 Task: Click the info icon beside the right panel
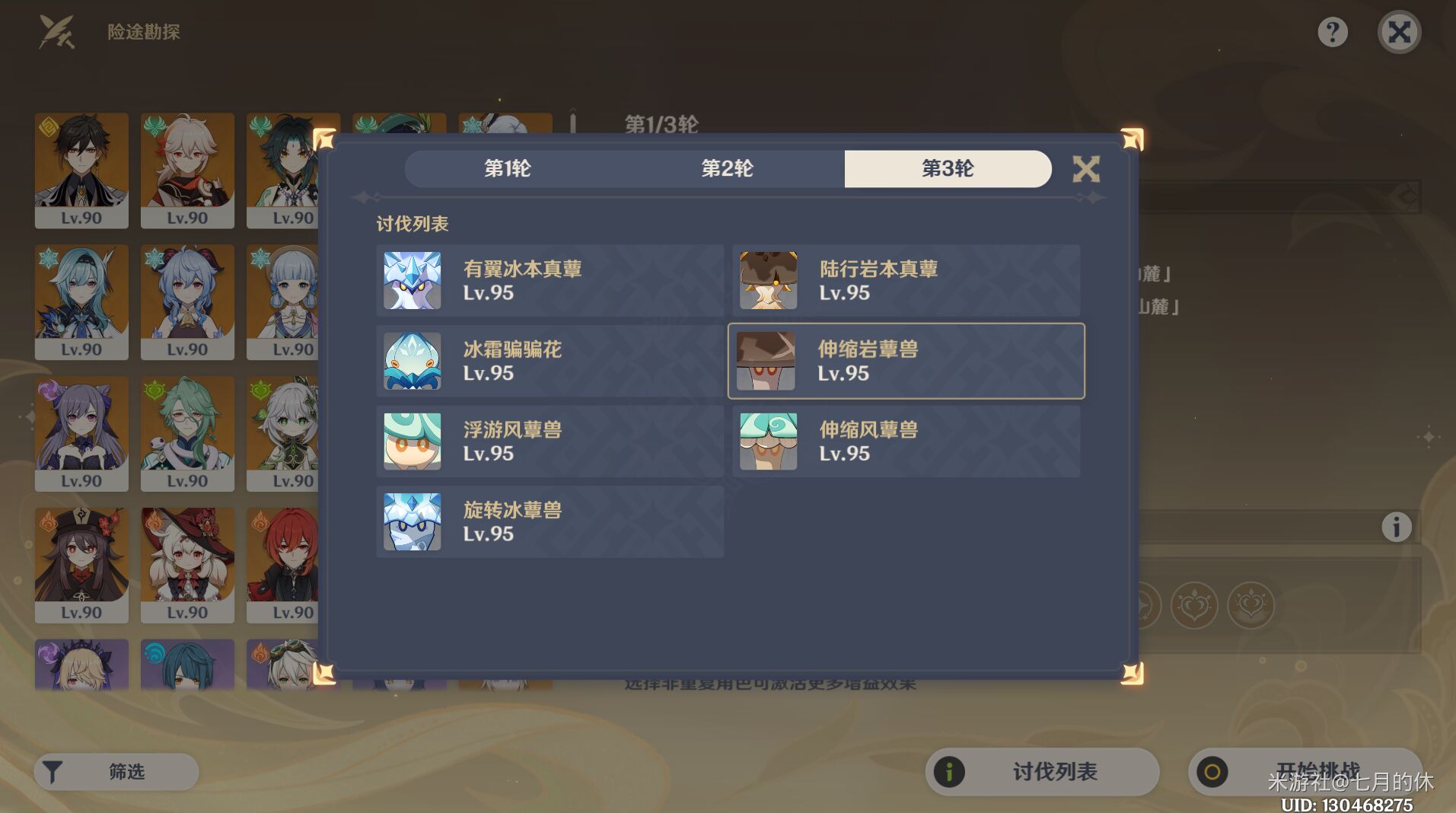point(1397,525)
